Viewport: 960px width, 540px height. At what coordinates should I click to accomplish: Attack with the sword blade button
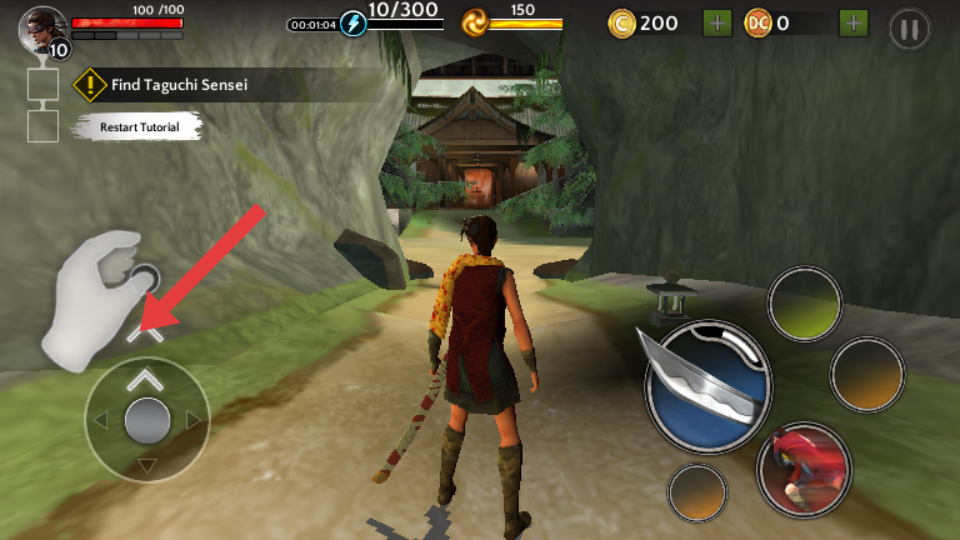pyautogui.click(x=707, y=385)
